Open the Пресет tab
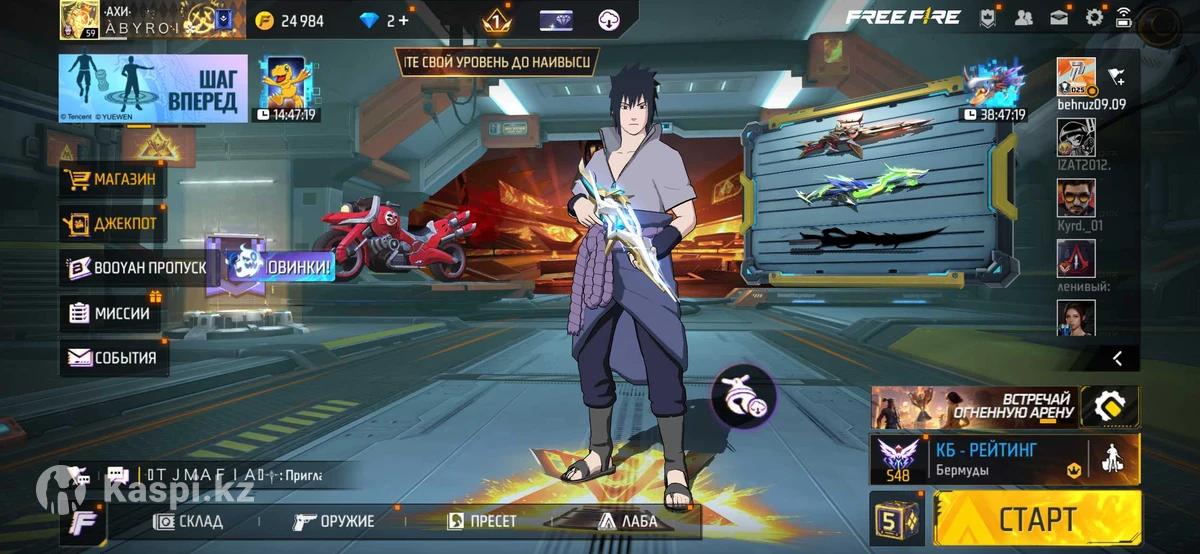The image size is (1200, 554). (482, 521)
